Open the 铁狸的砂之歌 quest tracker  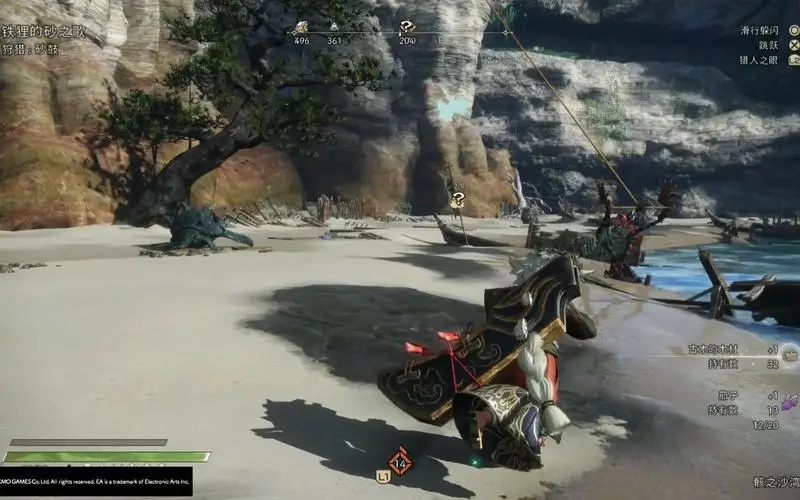click(x=44, y=32)
